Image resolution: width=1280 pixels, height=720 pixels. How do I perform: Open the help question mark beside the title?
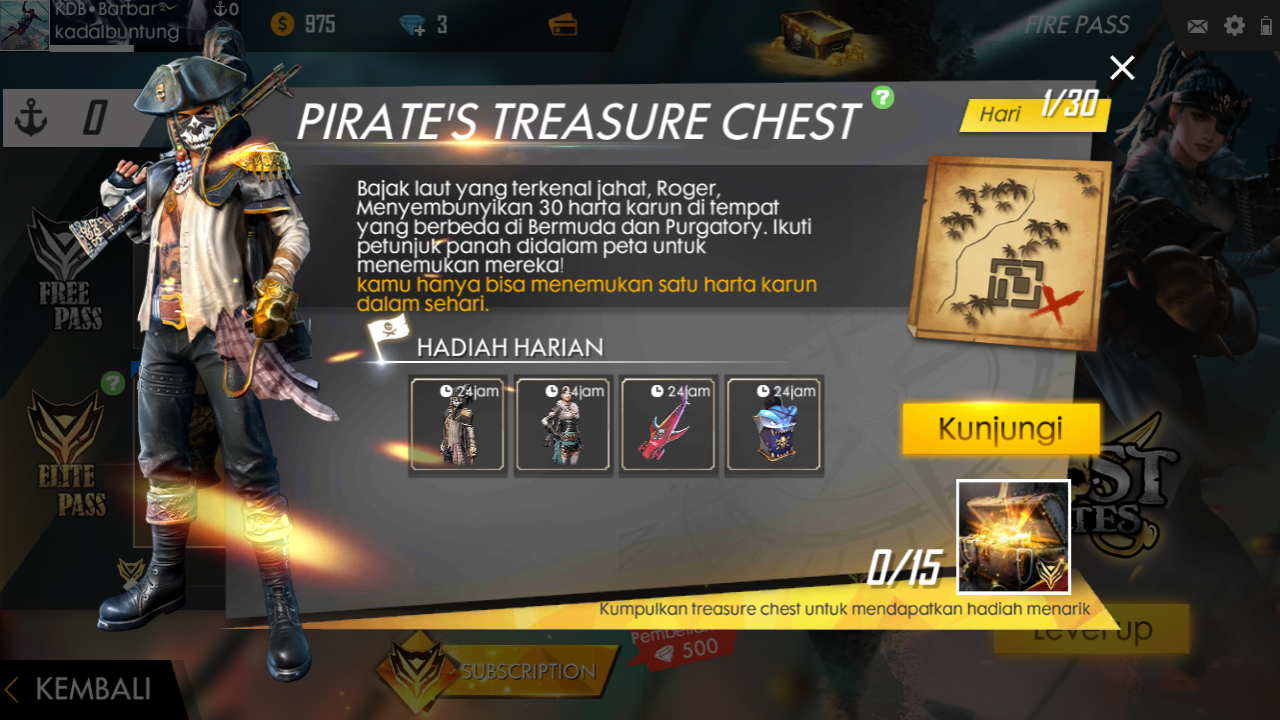[881, 100]
